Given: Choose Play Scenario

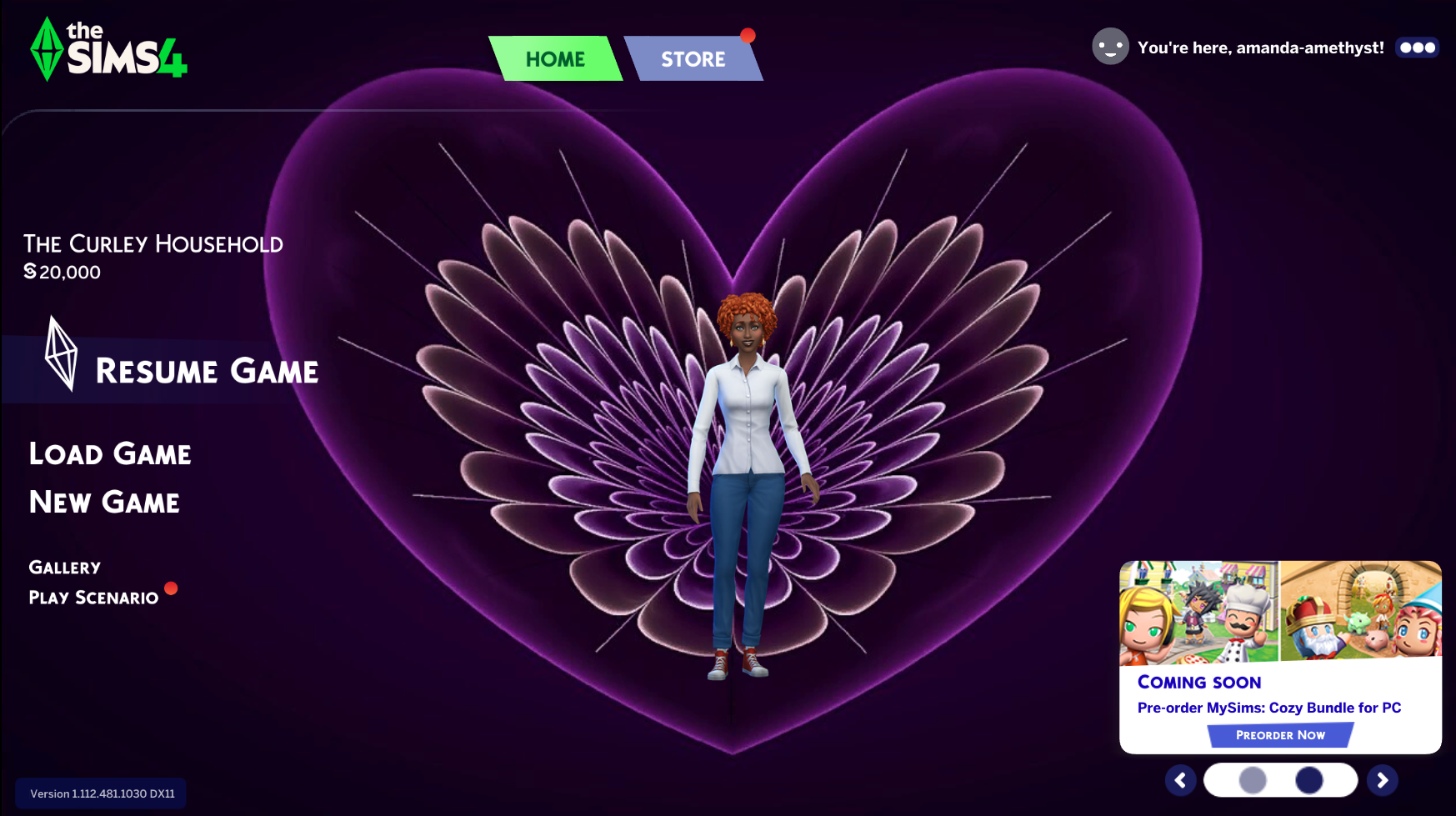Looking at the screenshot, I should pos(93,598).
